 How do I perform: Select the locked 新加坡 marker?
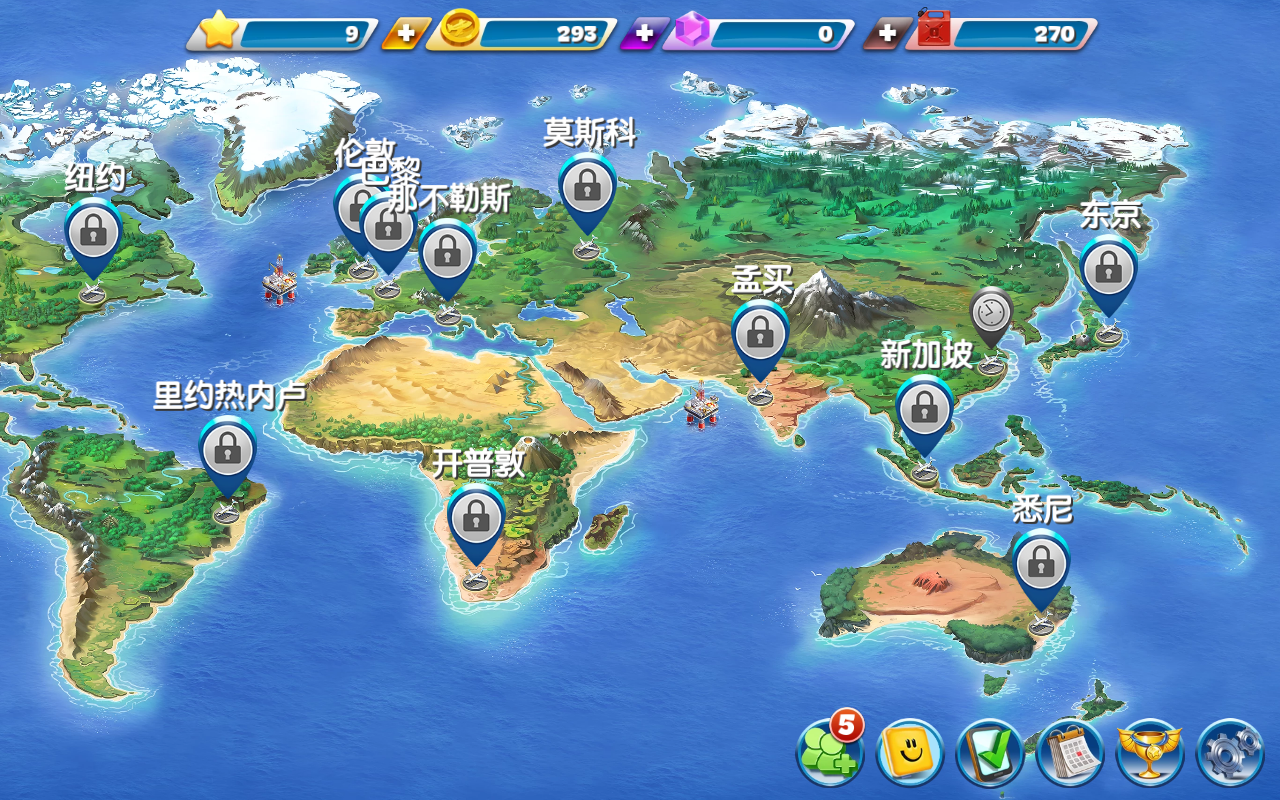pos(924,408)
